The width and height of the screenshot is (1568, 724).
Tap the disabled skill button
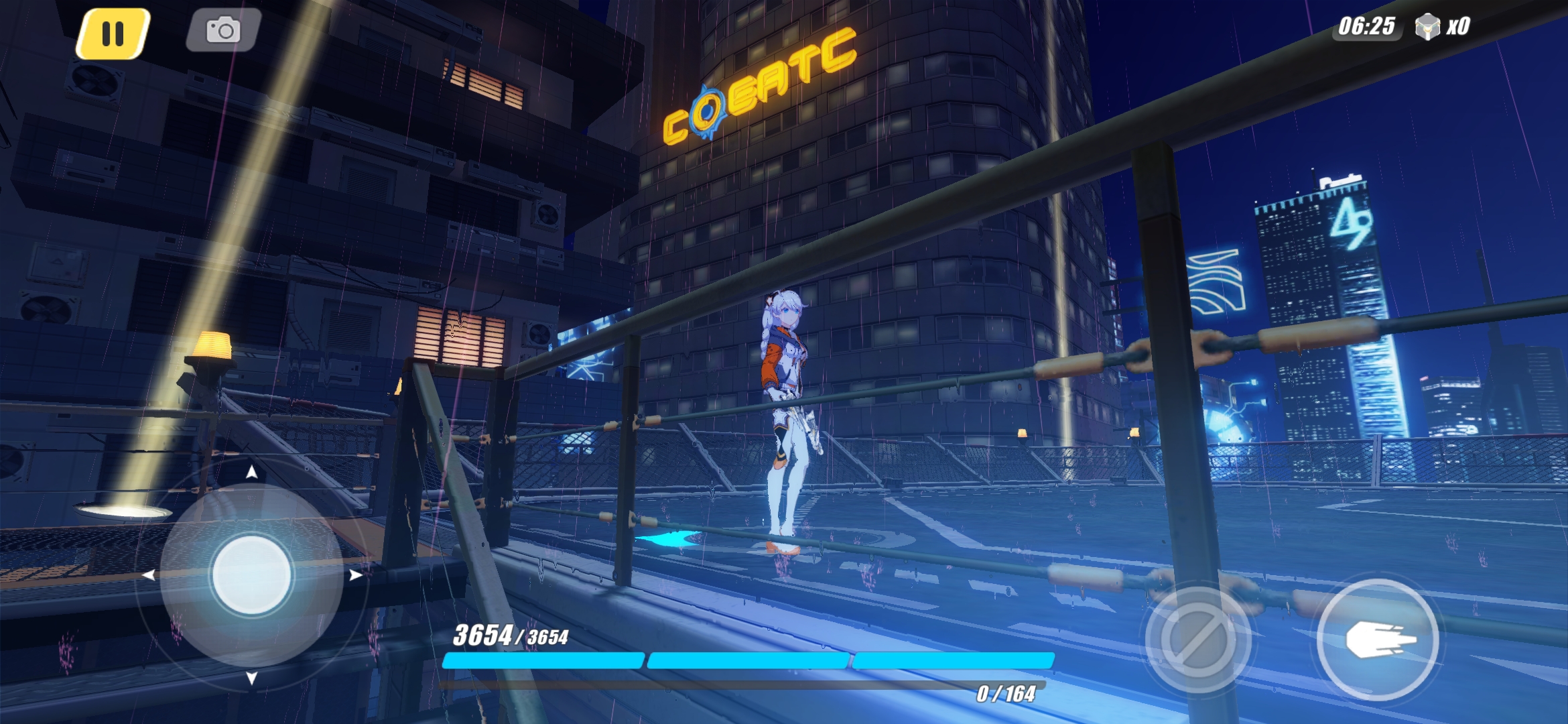pos(1198,640)
